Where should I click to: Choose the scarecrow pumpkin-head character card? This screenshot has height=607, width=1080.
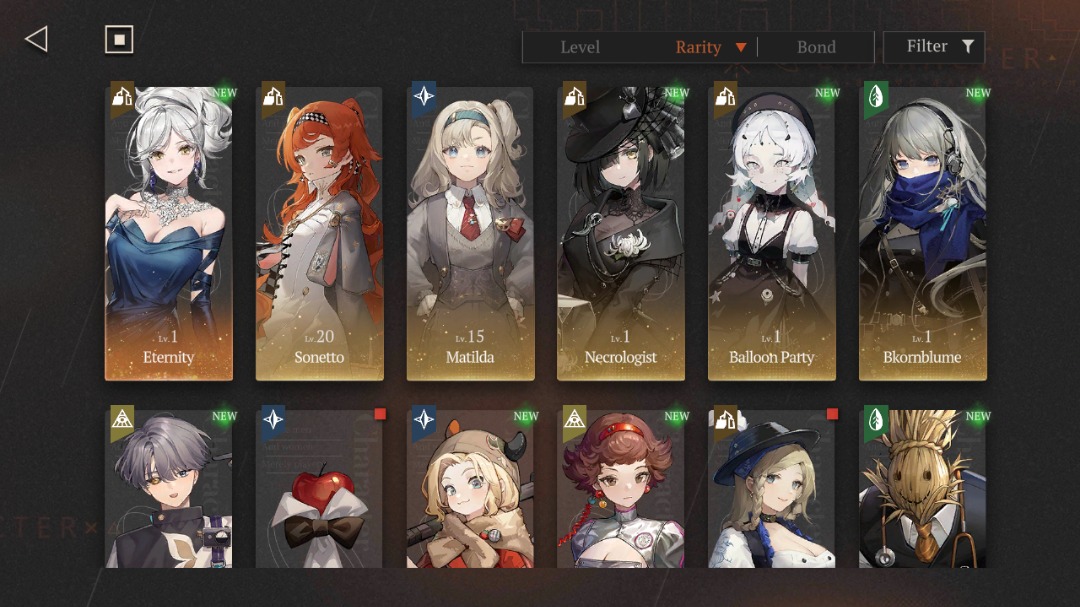click(x=922, y=488)
